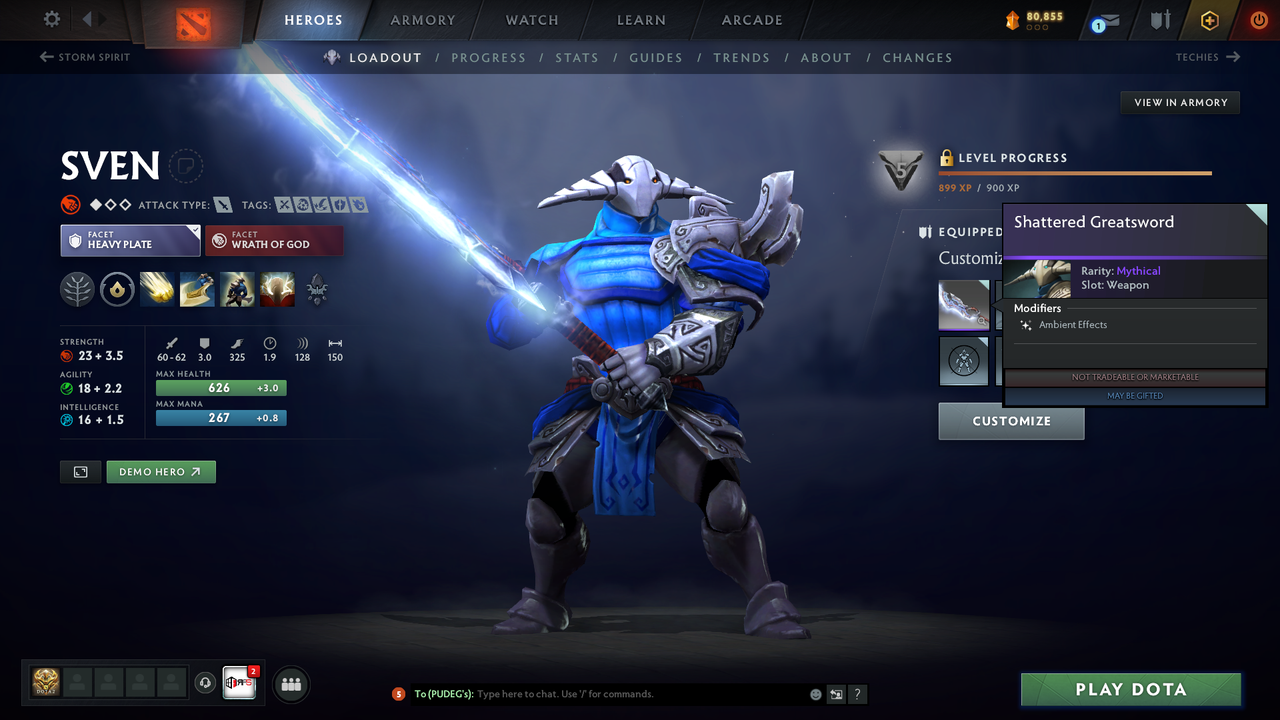This screenshot has height=720, width=1280.
Task: Click the View in Armory button
Action: click(x=1179, y=102)
